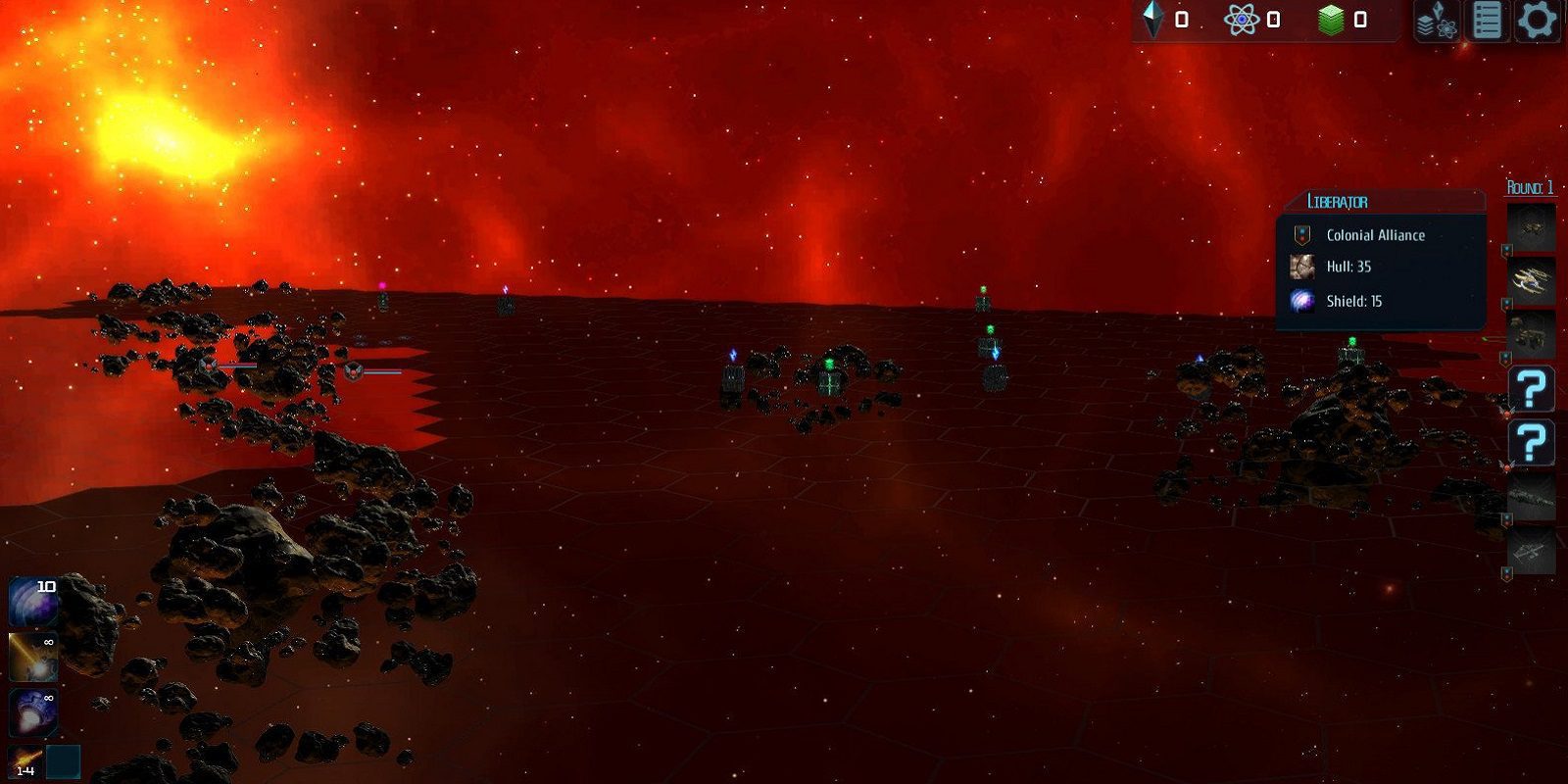Select the yellow beam weapon ability
The width and height of the screenshot is (1568, 784).
(x=32, y=657)
